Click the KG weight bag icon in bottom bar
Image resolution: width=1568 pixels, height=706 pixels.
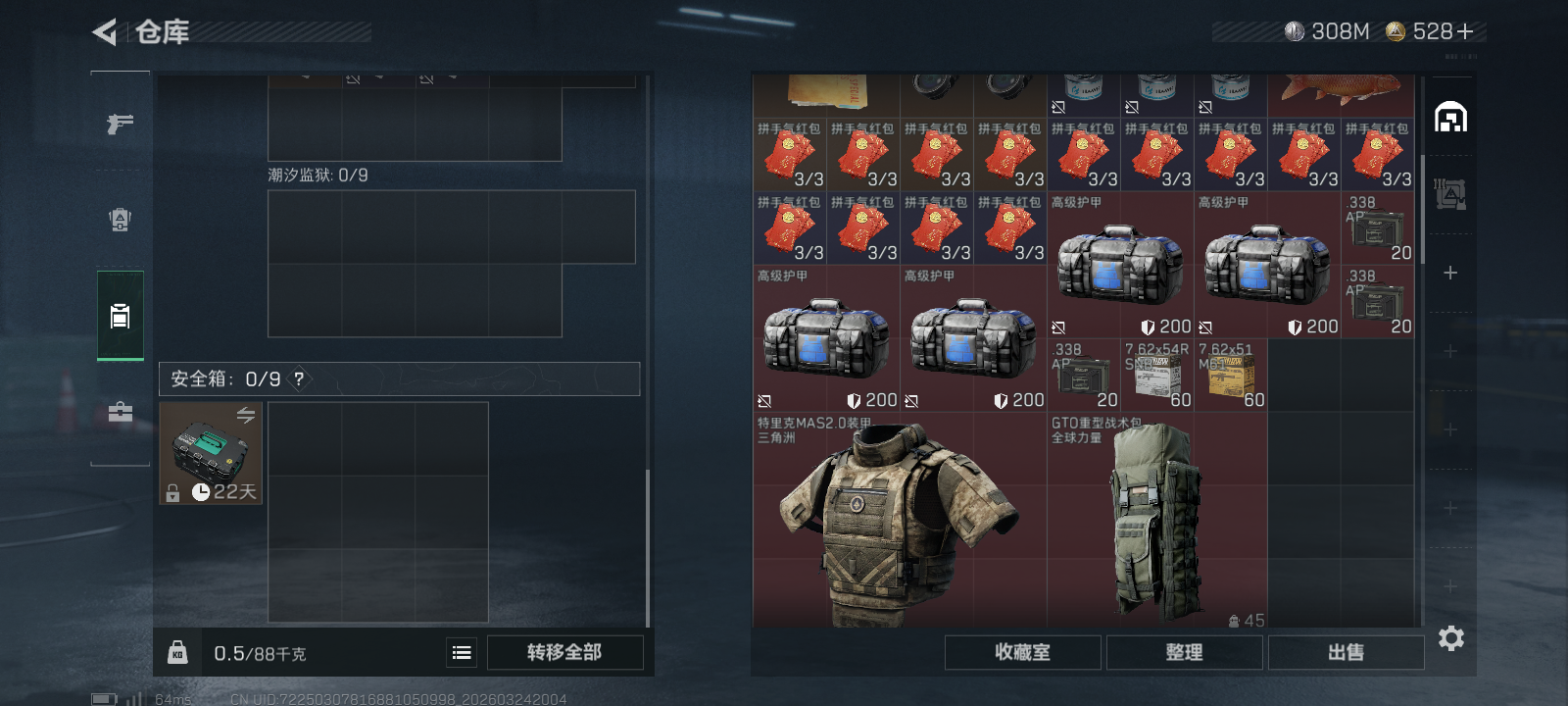point(177,651)
